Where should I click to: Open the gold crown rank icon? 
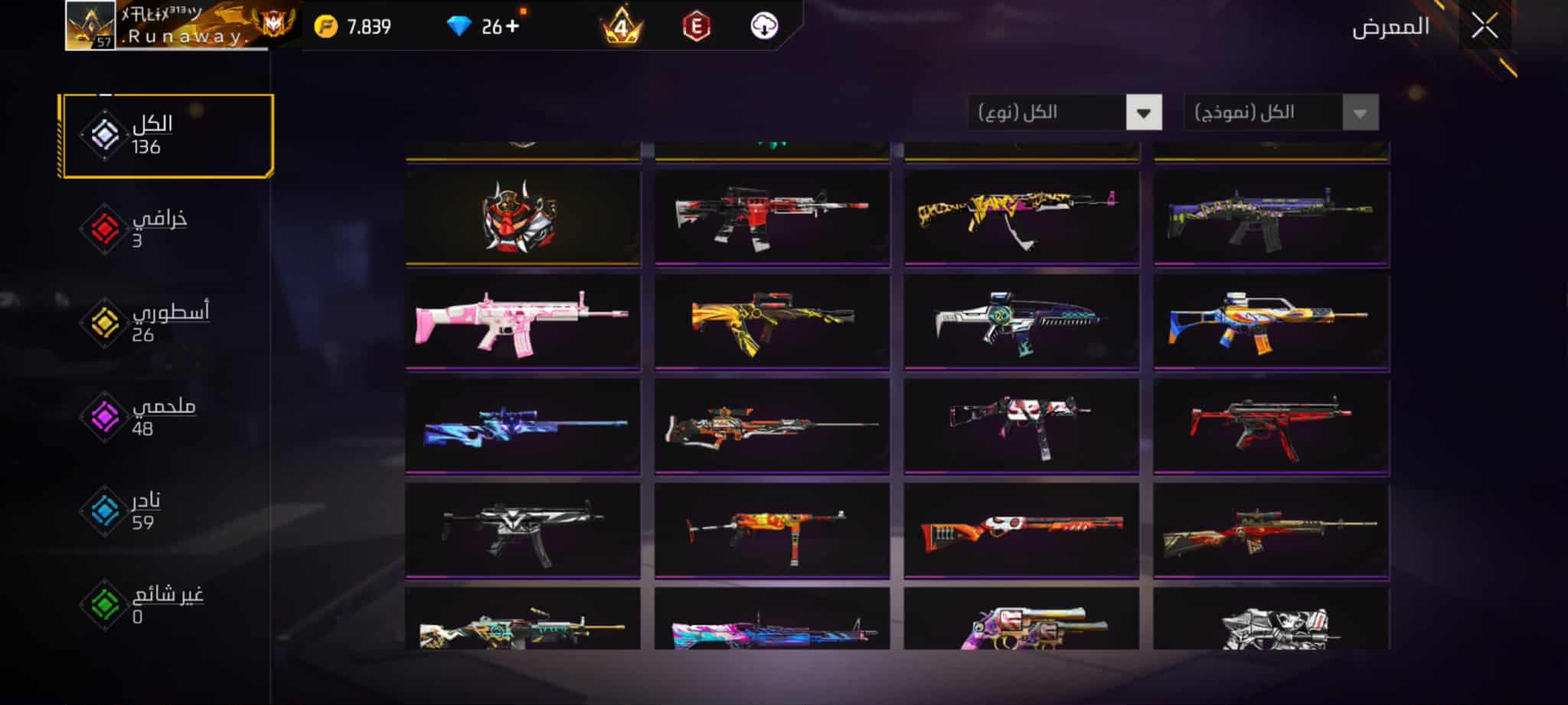coord(621,27)
